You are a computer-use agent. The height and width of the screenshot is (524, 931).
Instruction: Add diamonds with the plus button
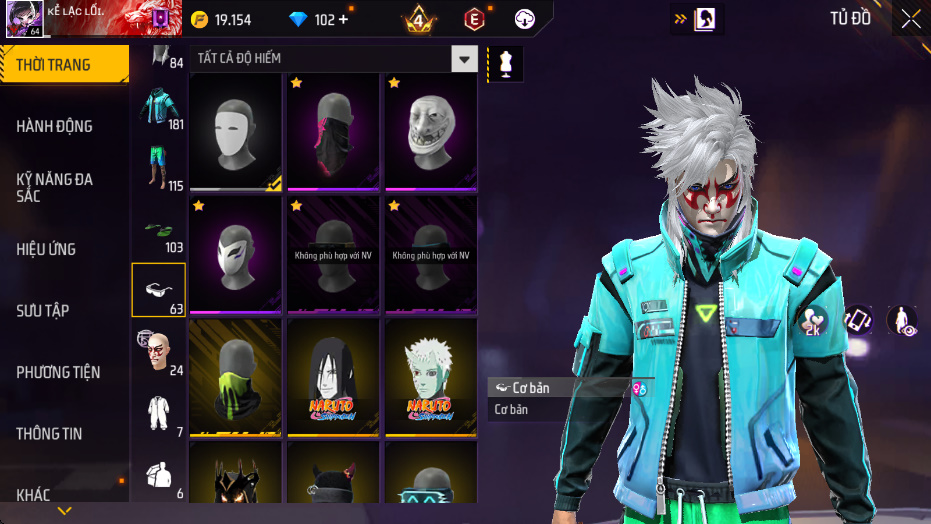[x=344, y=19]
